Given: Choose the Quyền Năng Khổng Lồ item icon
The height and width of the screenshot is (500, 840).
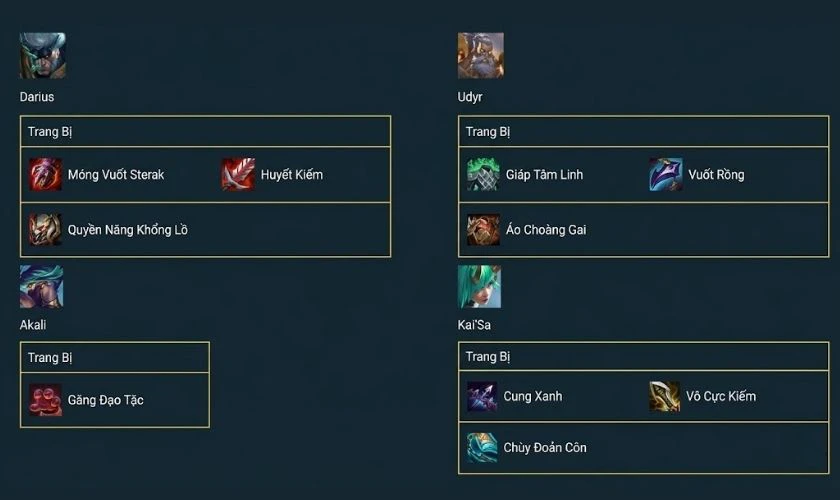Looking at the screenshot, I should coord(45,229).
